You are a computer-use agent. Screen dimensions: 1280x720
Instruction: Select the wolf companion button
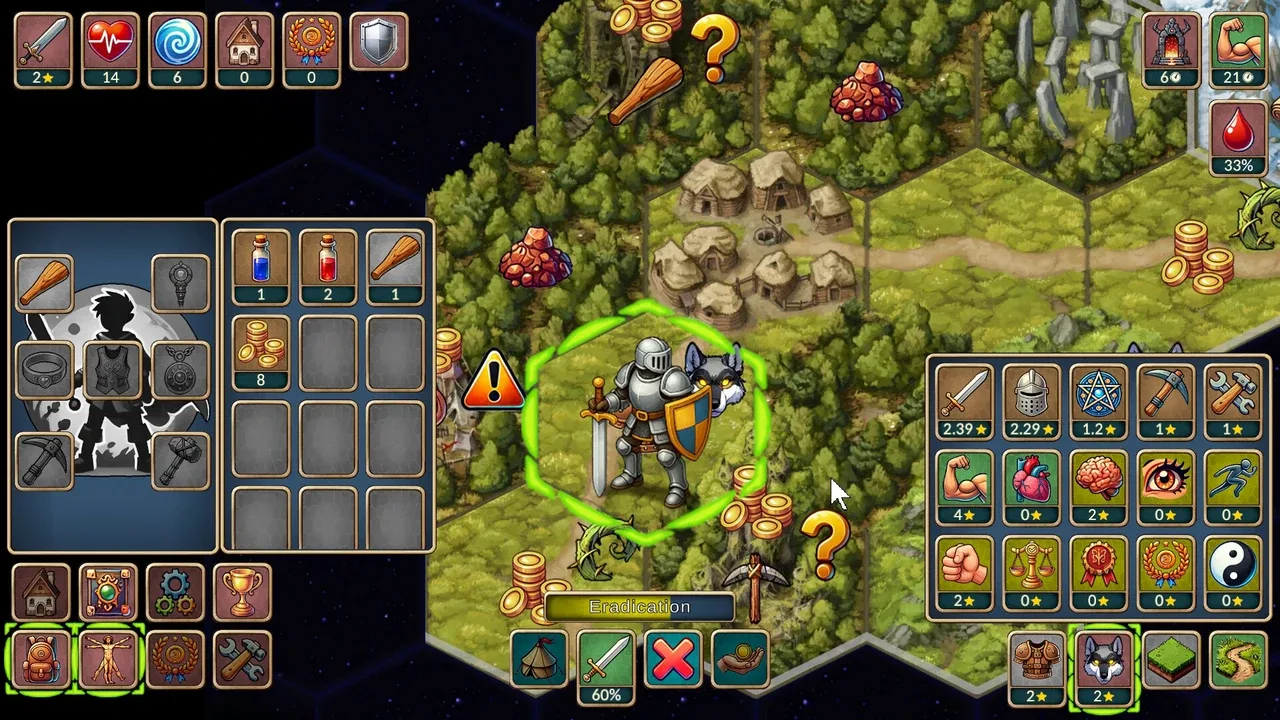pos(1103,662)
